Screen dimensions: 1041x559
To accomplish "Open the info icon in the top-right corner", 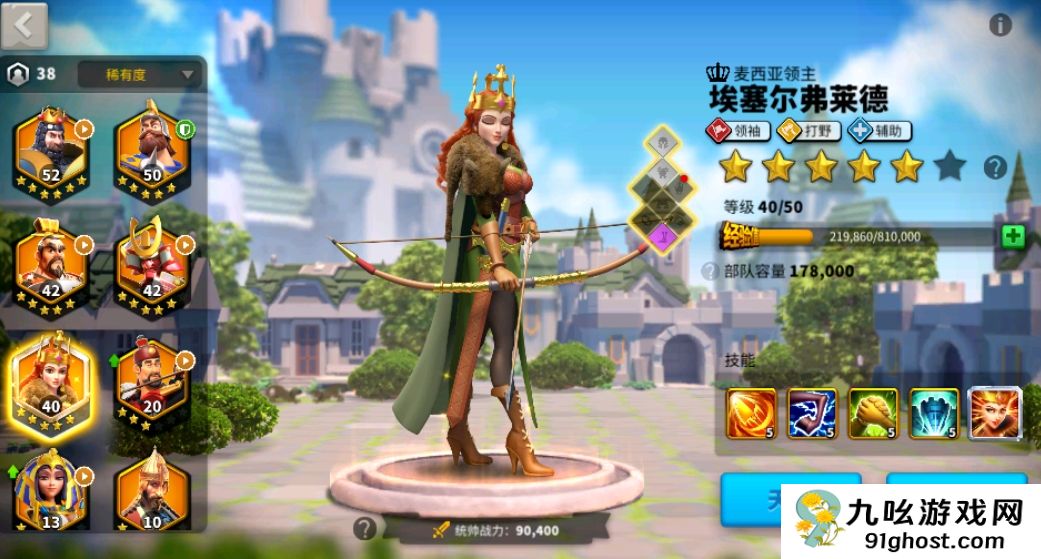I will (1000, 25).
